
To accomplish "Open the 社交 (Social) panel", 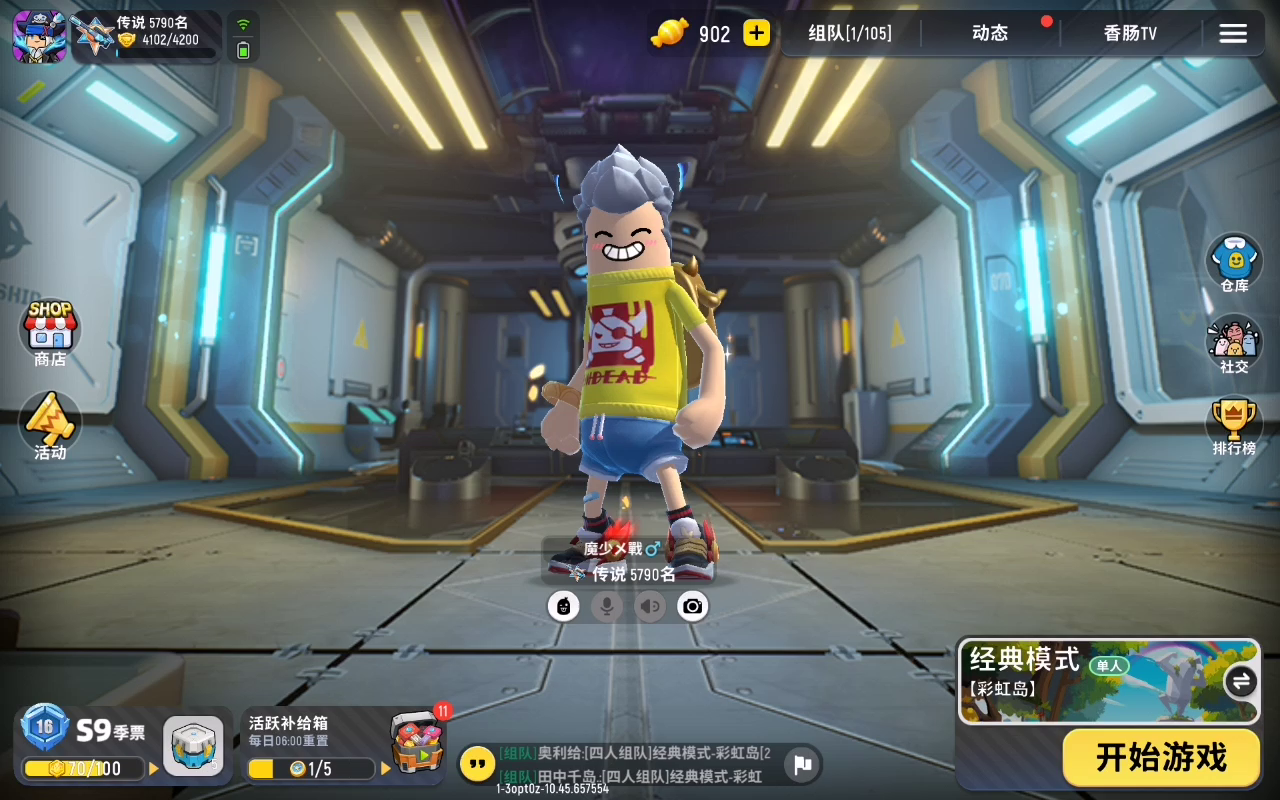I will tap(1233, 342).
